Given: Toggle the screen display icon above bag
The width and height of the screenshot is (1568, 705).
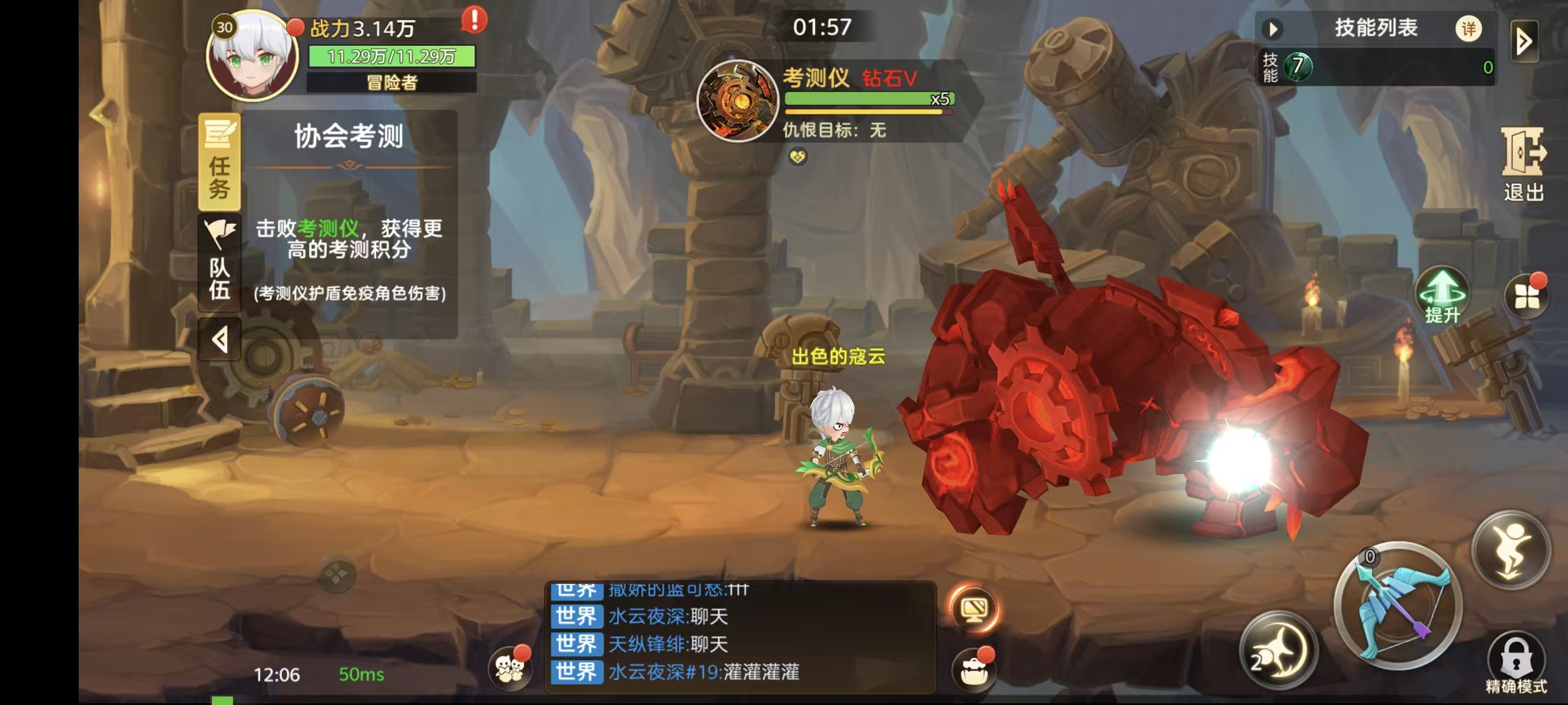Looking at the screenshot, I should pos(974,609).
